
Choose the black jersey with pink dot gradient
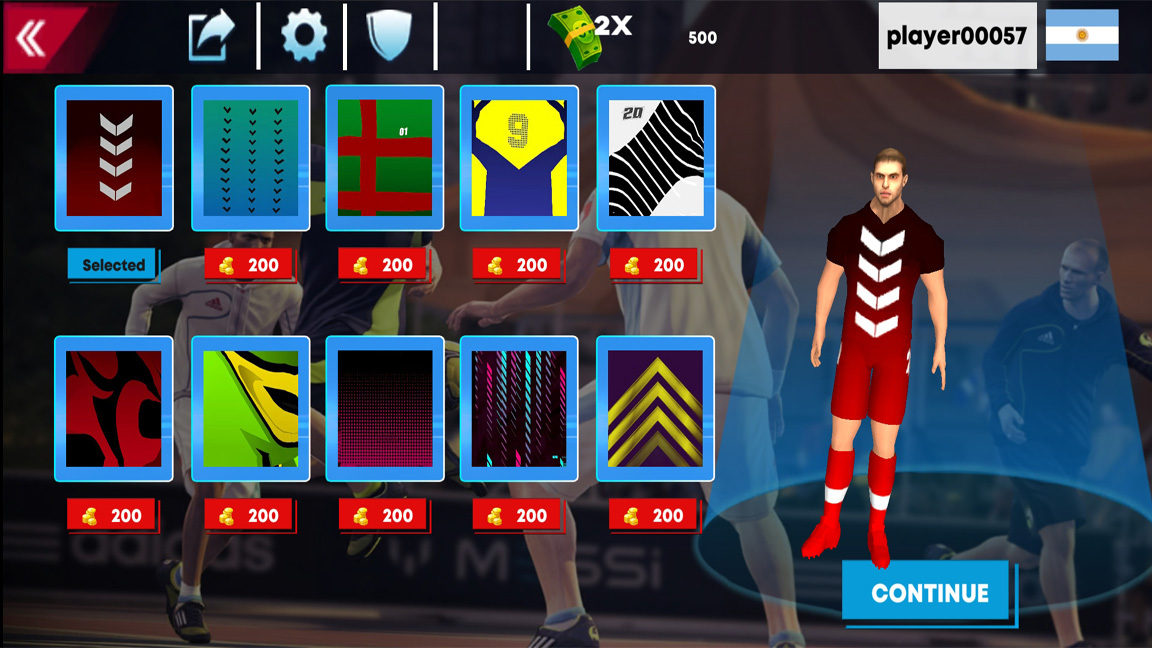(x=385, y=409)
